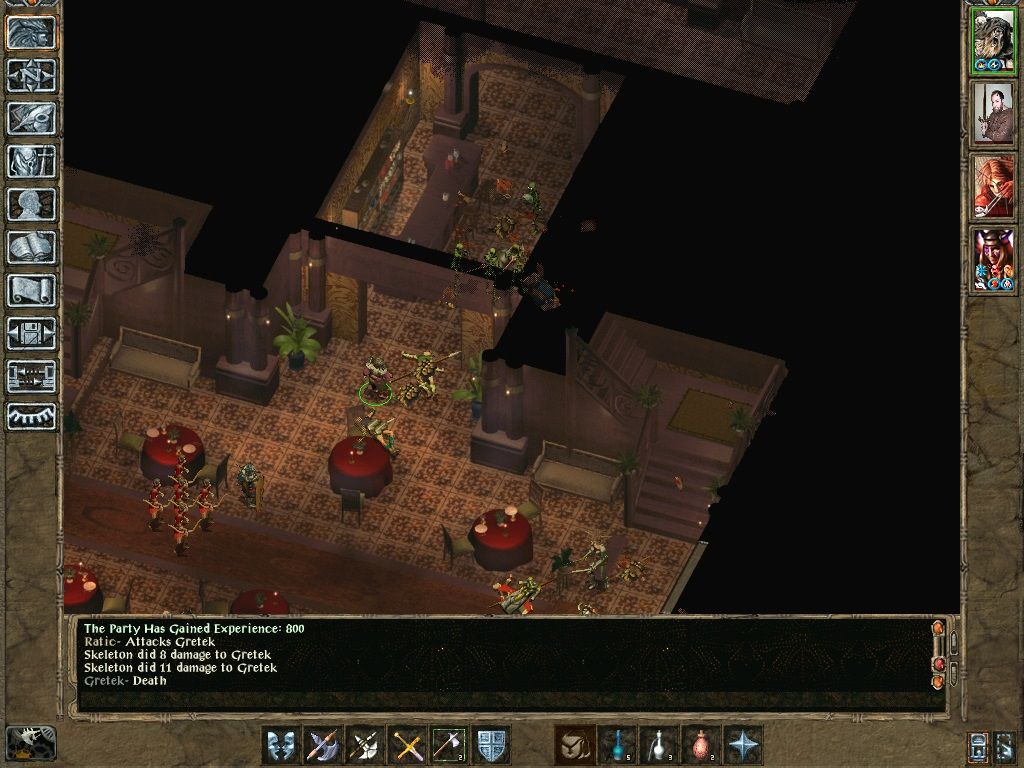Image resolution: width=1024 pixels, height=768 pixels.
Task: Open the scroll options button
Action: (x=32, y=290)
